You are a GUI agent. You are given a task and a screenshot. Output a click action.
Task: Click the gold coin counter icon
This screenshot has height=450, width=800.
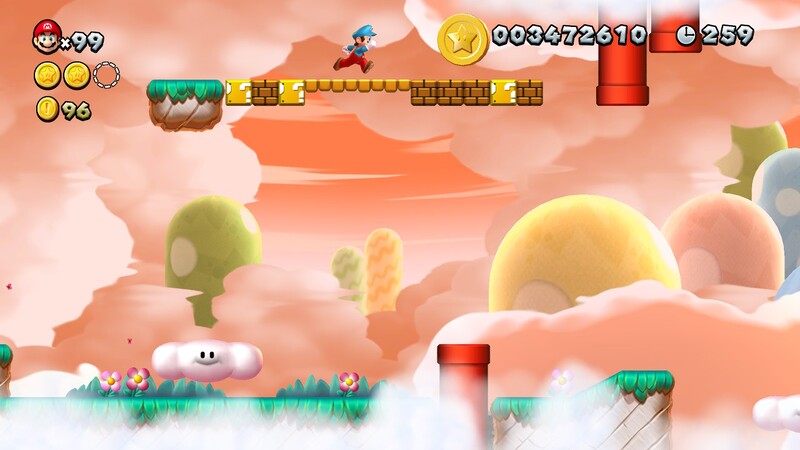[x=47, y=109]
